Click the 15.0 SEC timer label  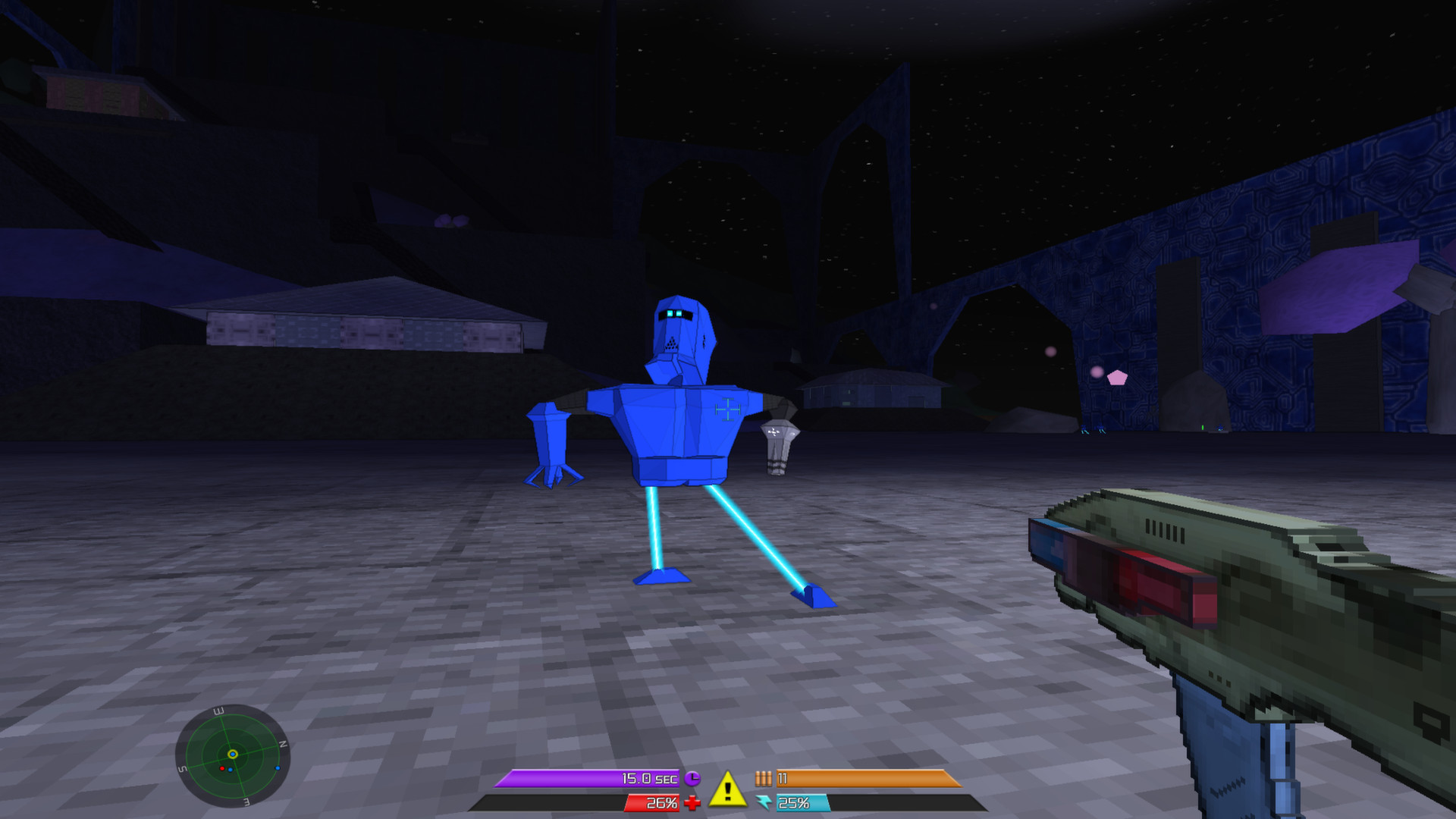[648, 778]
